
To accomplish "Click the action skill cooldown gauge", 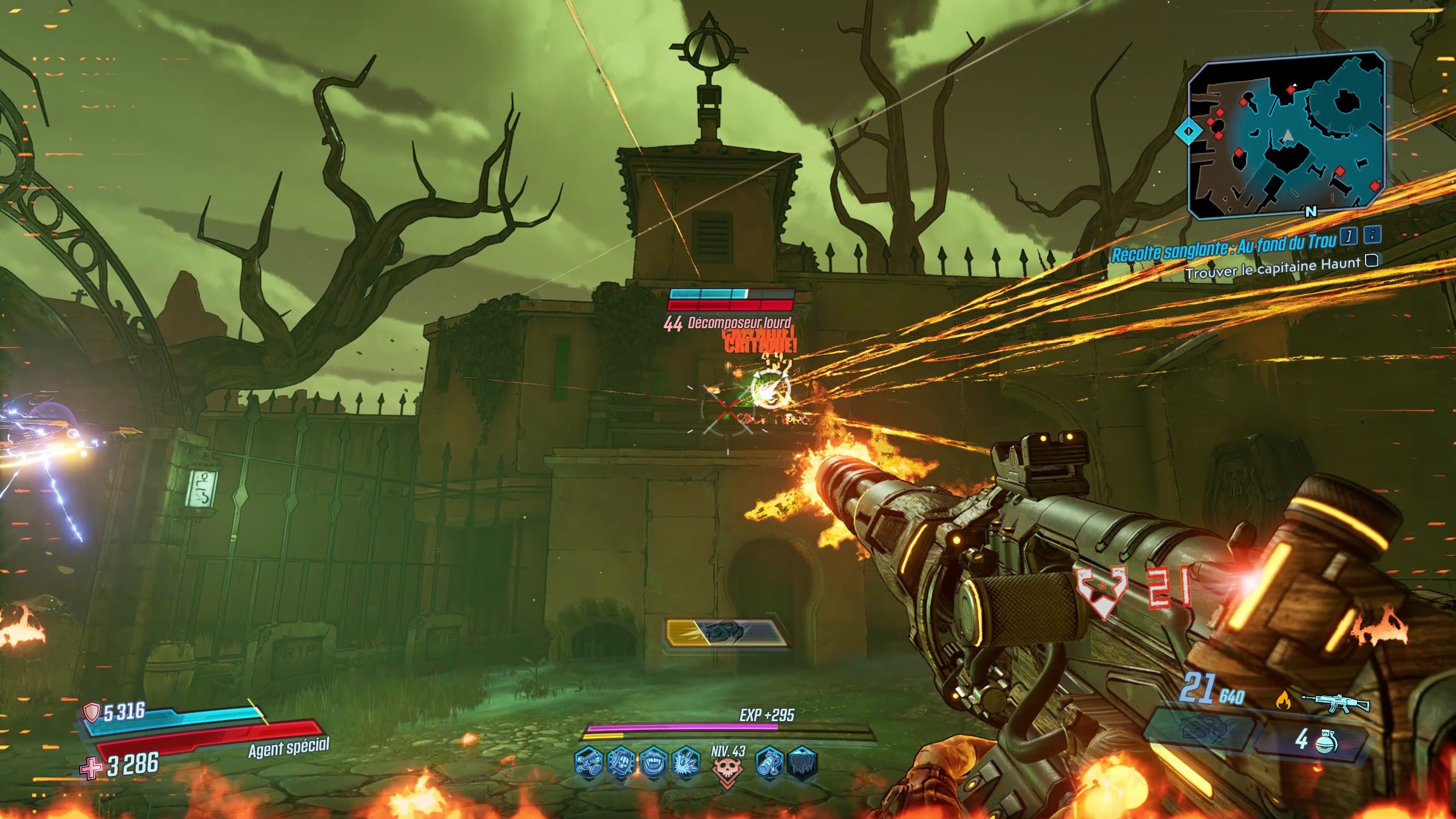I will click(x=726, y=632).
